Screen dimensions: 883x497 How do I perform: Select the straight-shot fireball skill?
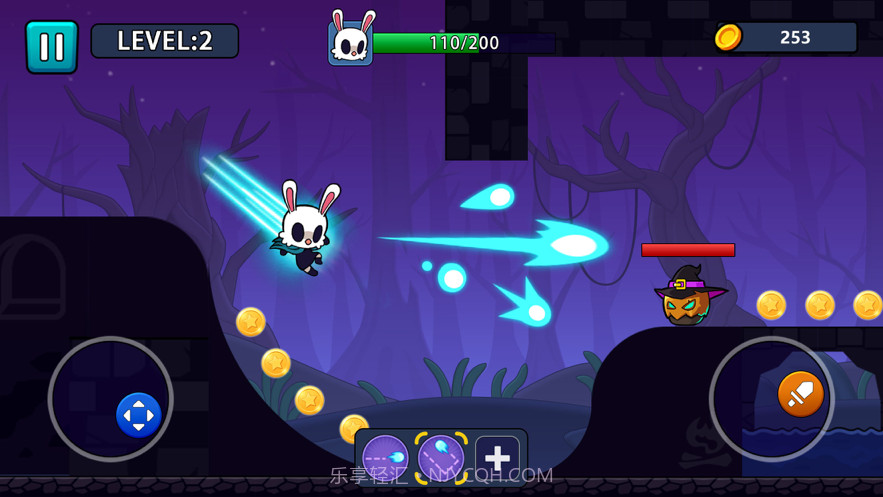pos(385,457)
